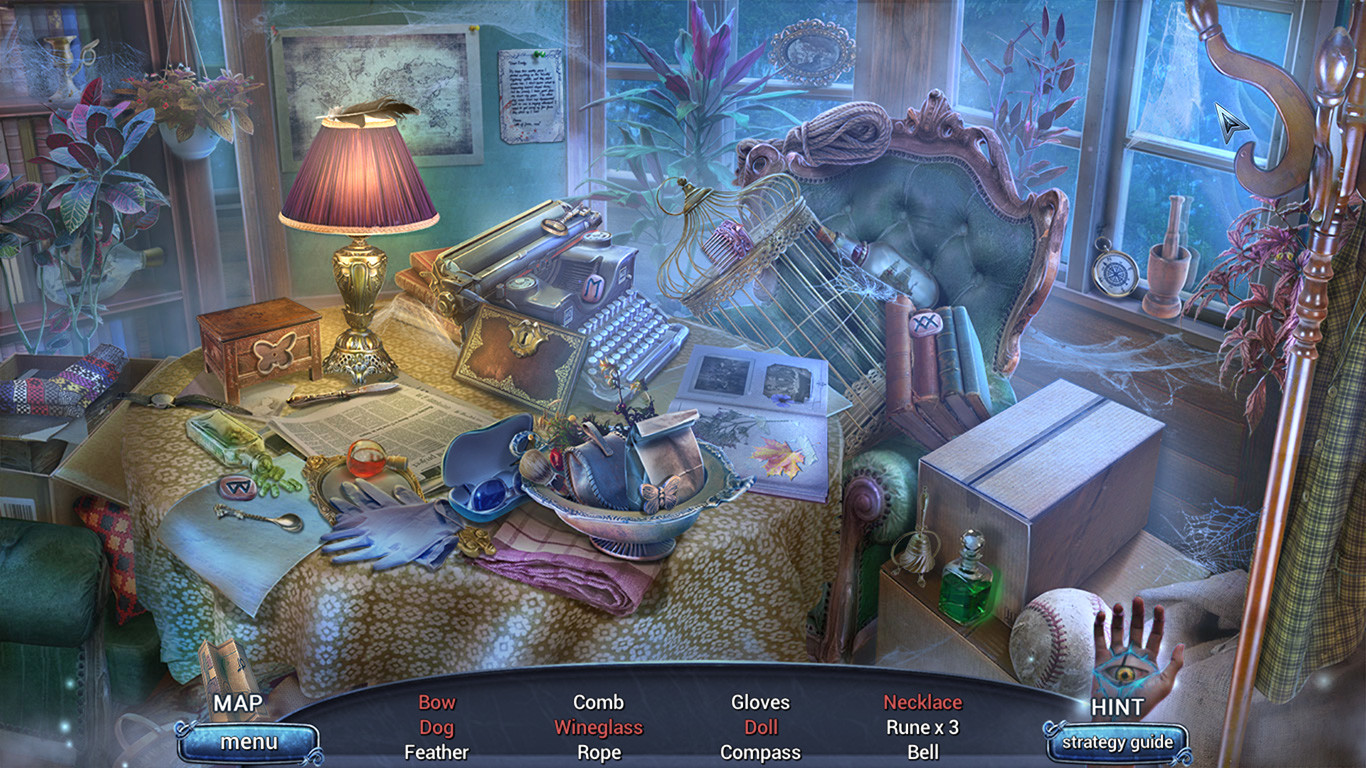Click Rune x 3 in the object list

click(x=924, y=727)
